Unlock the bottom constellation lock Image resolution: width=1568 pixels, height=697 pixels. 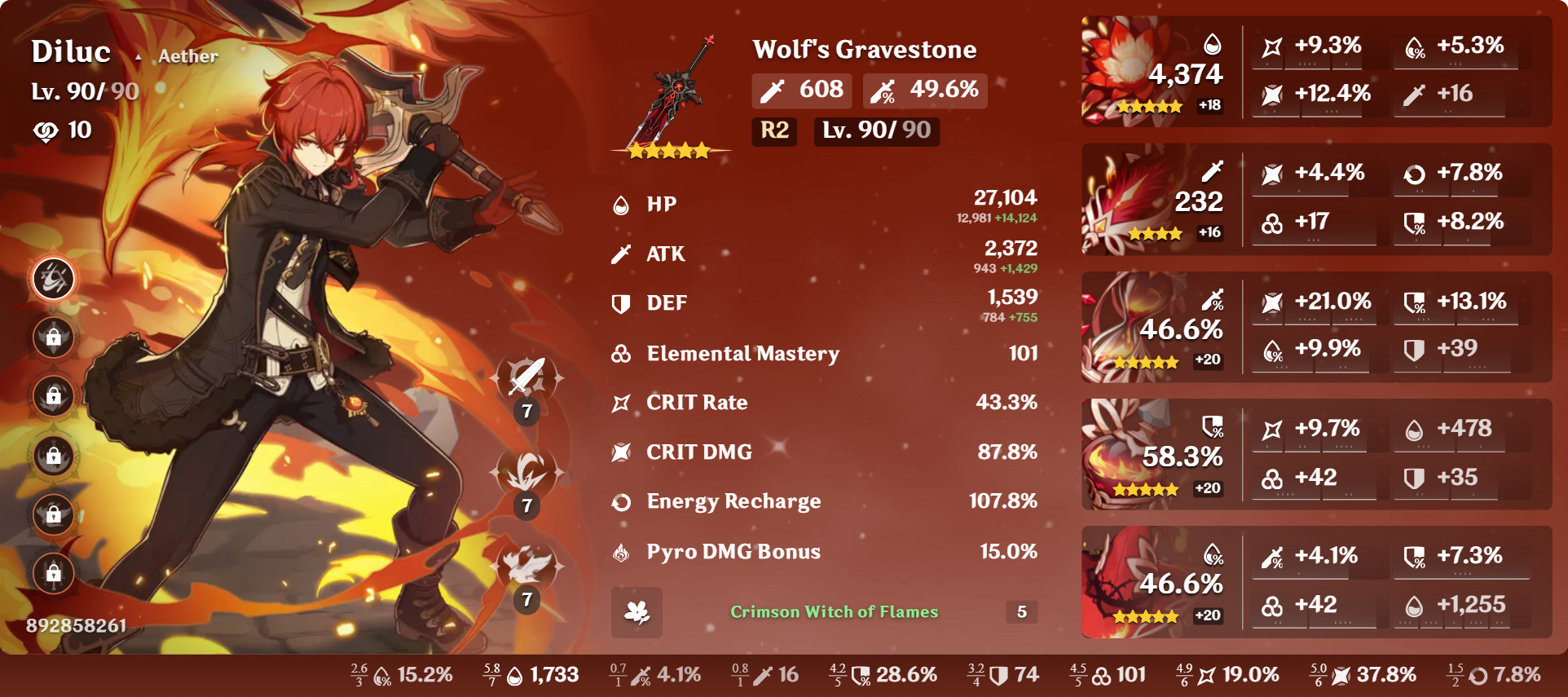53,573
